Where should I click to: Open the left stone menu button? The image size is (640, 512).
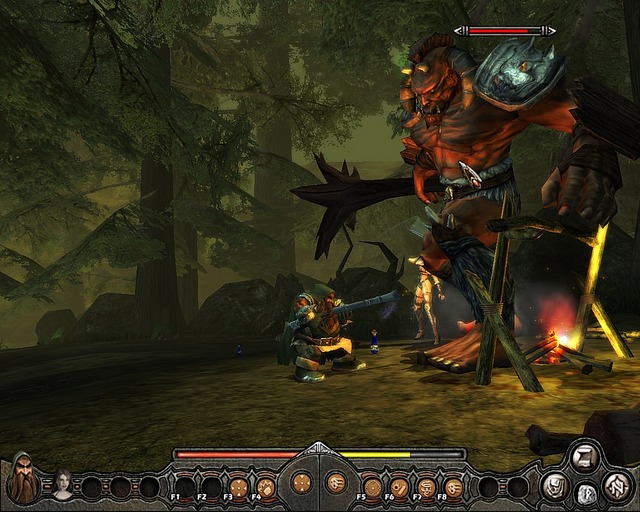pyautogui.click(x=556, y=486)
